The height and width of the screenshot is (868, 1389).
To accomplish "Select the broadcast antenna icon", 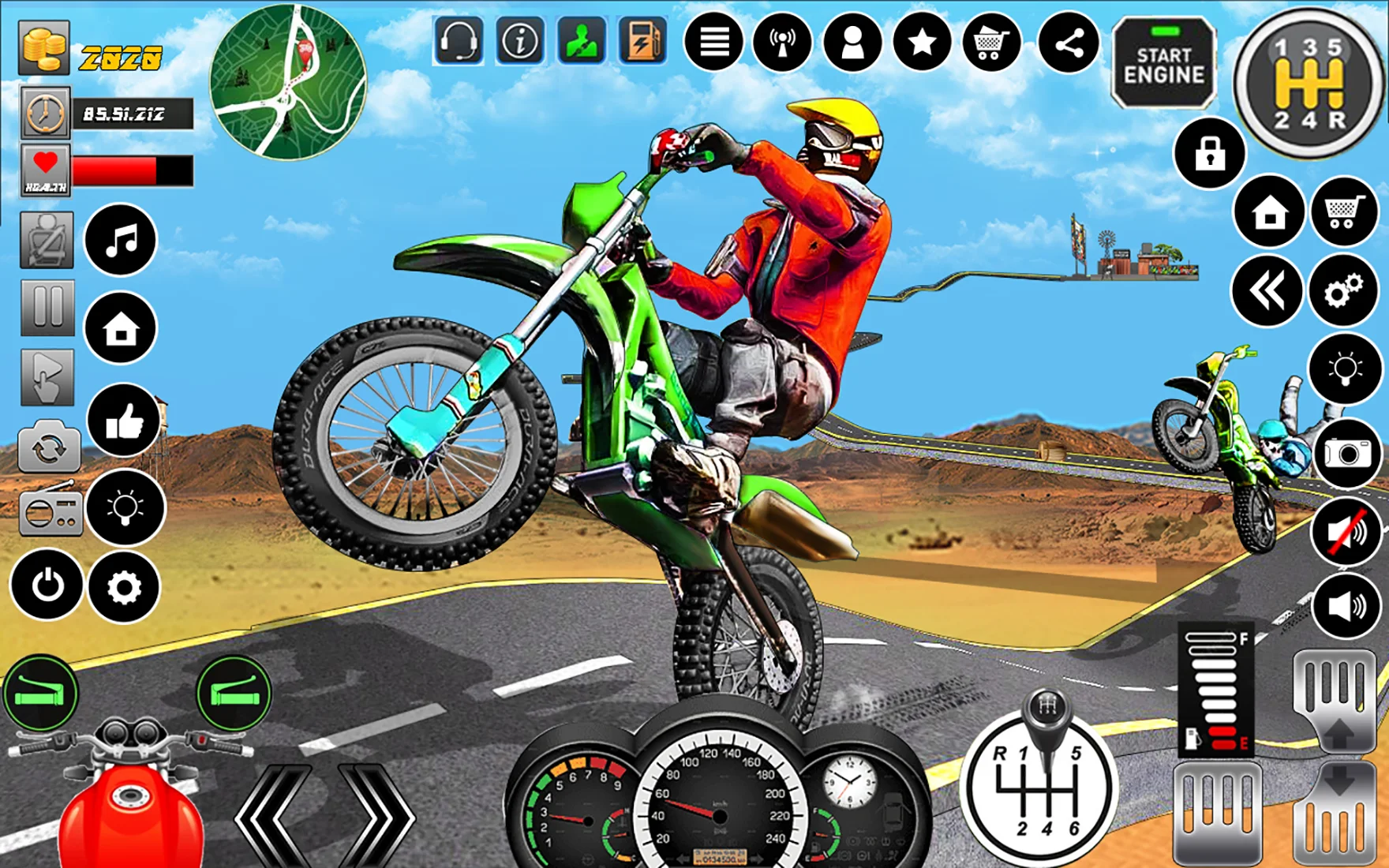I will click(782, 43).
